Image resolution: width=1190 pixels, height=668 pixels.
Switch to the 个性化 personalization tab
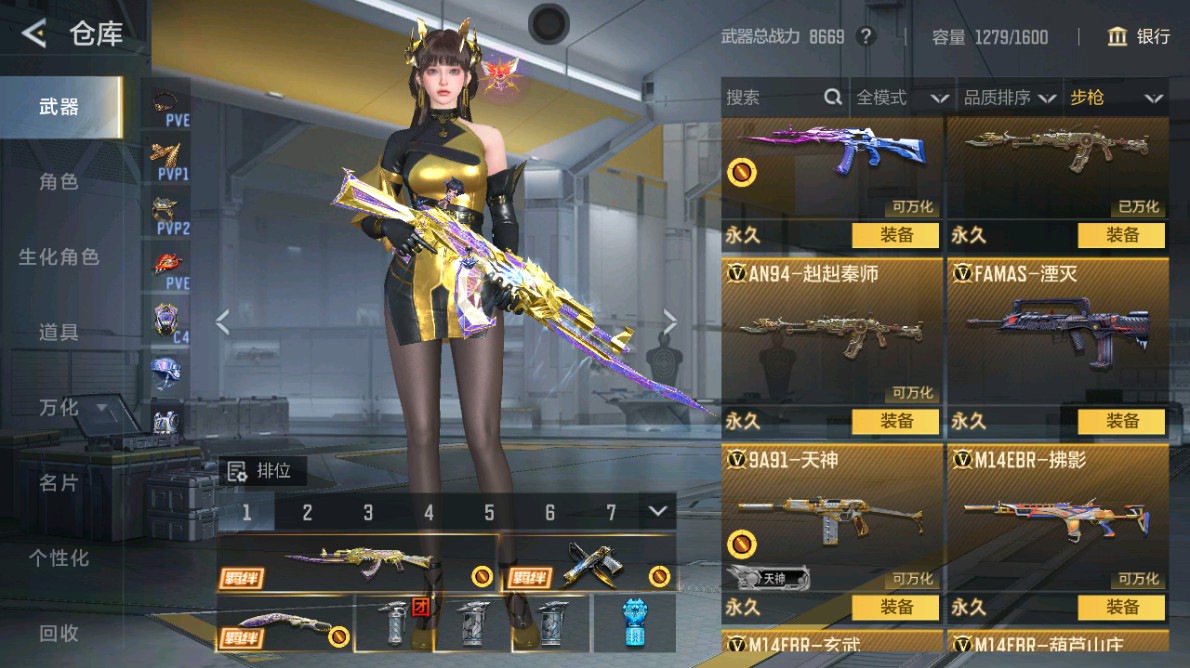59,558
